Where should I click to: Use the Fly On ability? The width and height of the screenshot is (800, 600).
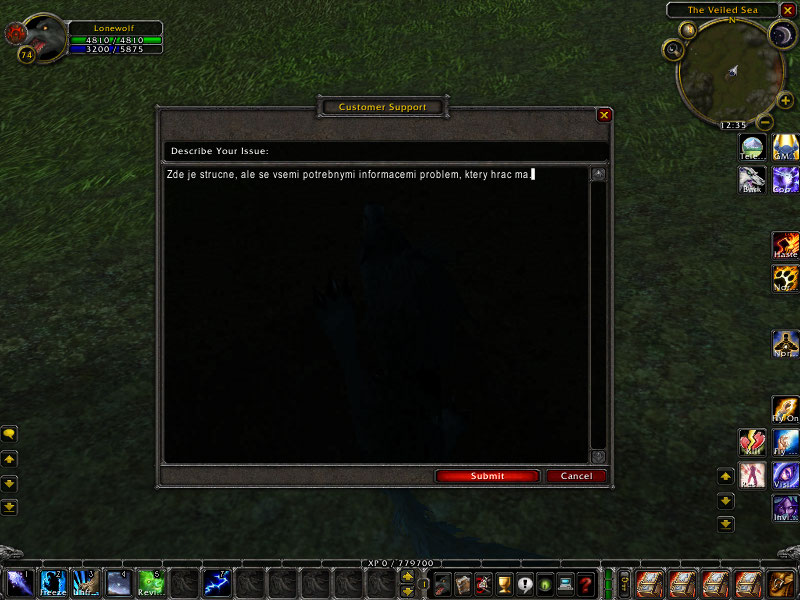click(x=785, y=409)
